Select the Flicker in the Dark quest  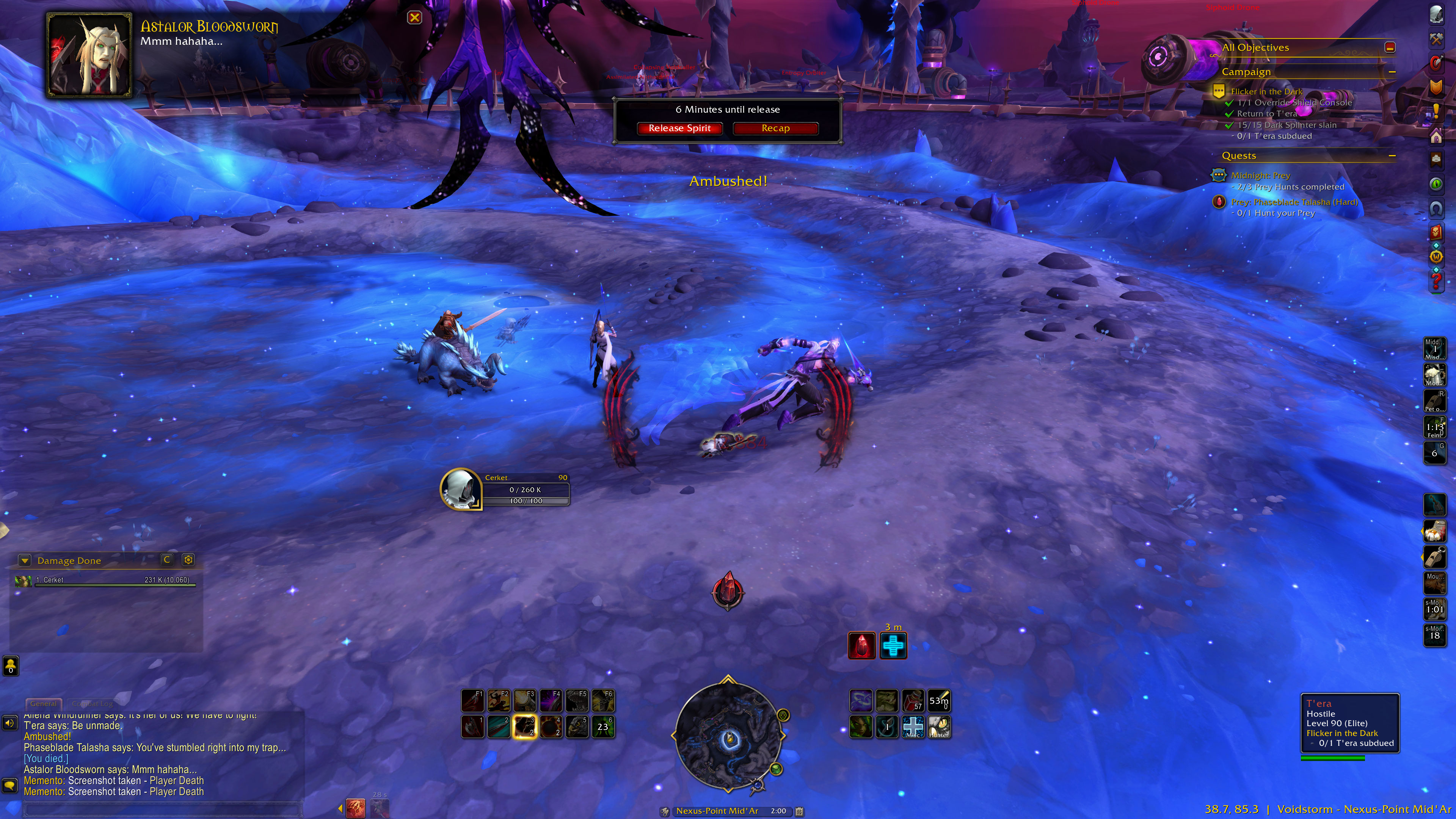coord(1266,91)
